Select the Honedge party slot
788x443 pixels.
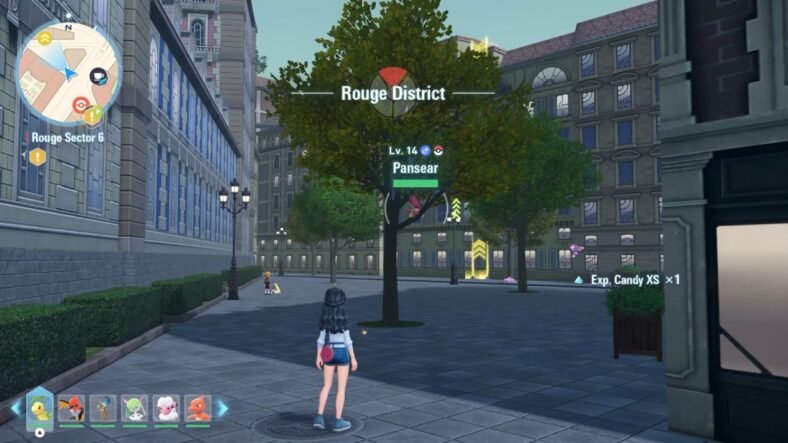103,407
